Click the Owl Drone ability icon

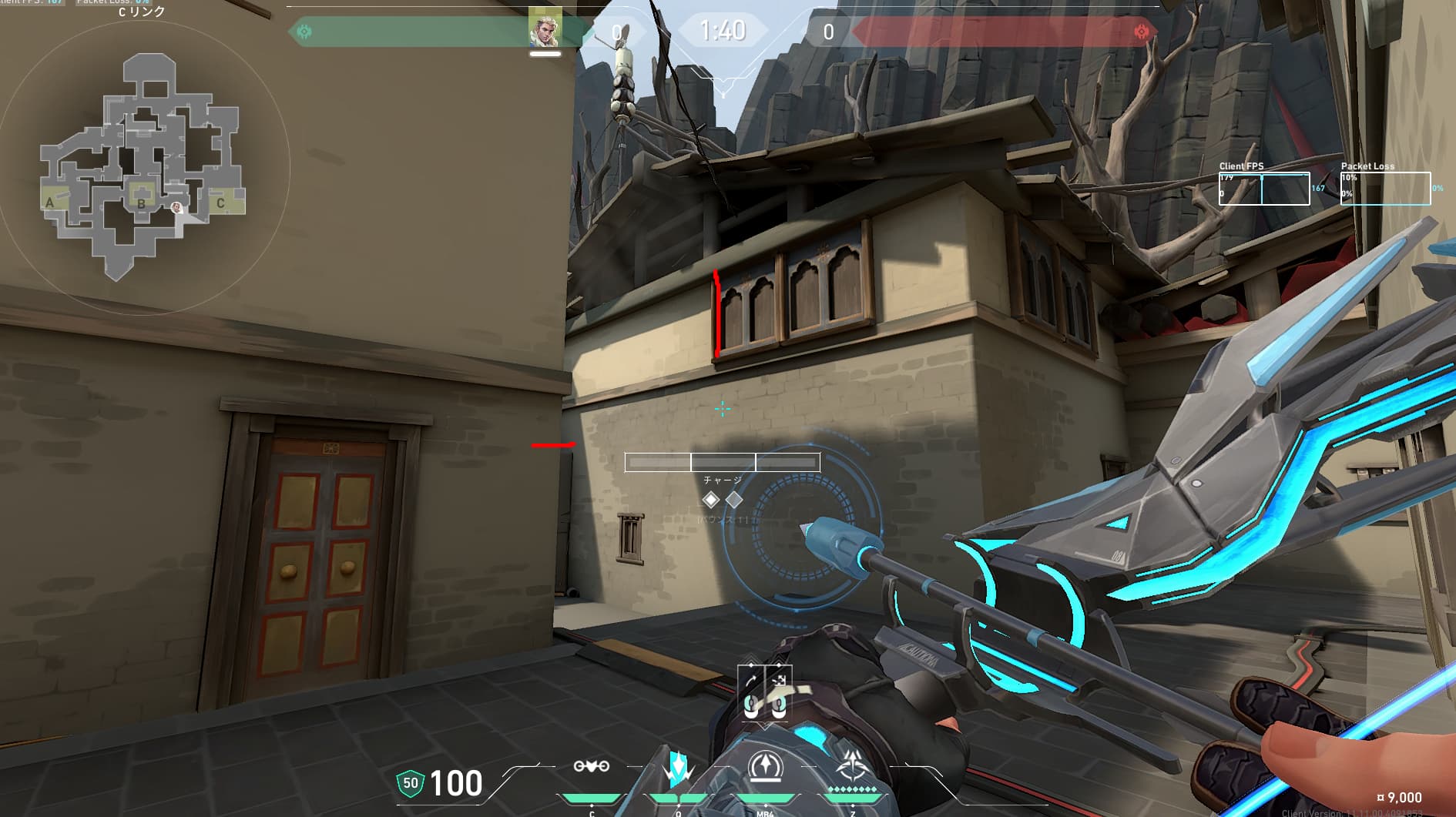[x=591, y=767]
